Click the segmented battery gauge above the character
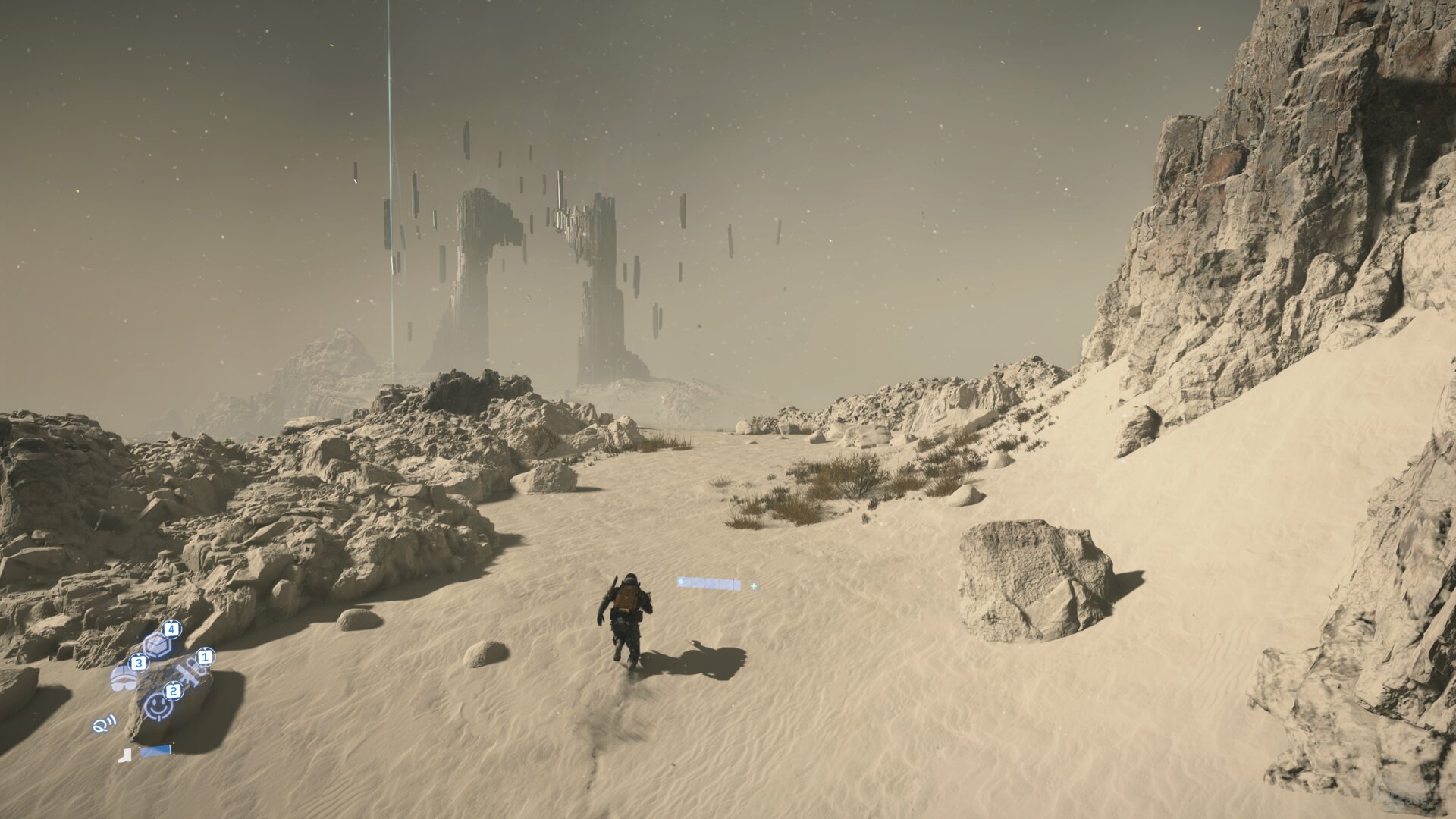Screen dimensions: 1456x819 (x=709, y=584)
